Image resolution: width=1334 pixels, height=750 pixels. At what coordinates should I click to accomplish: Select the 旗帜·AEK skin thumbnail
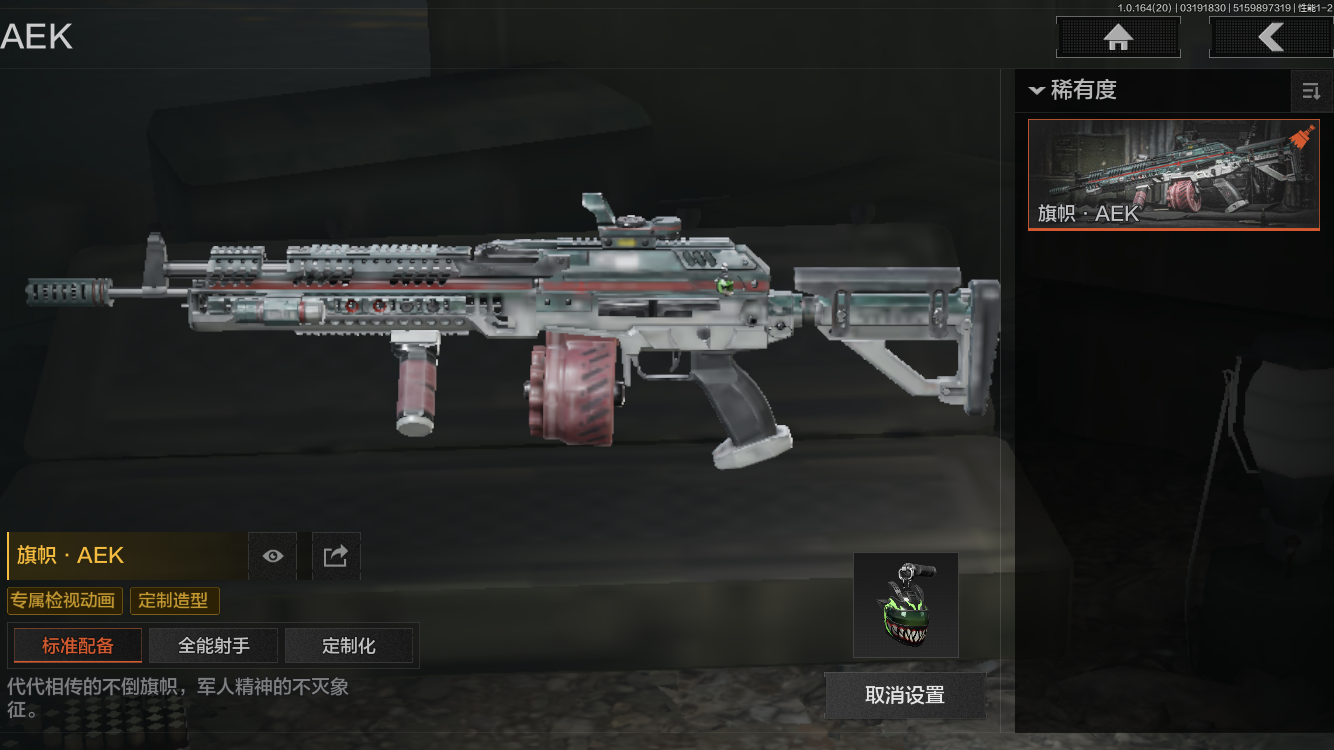click(1173, 175)
